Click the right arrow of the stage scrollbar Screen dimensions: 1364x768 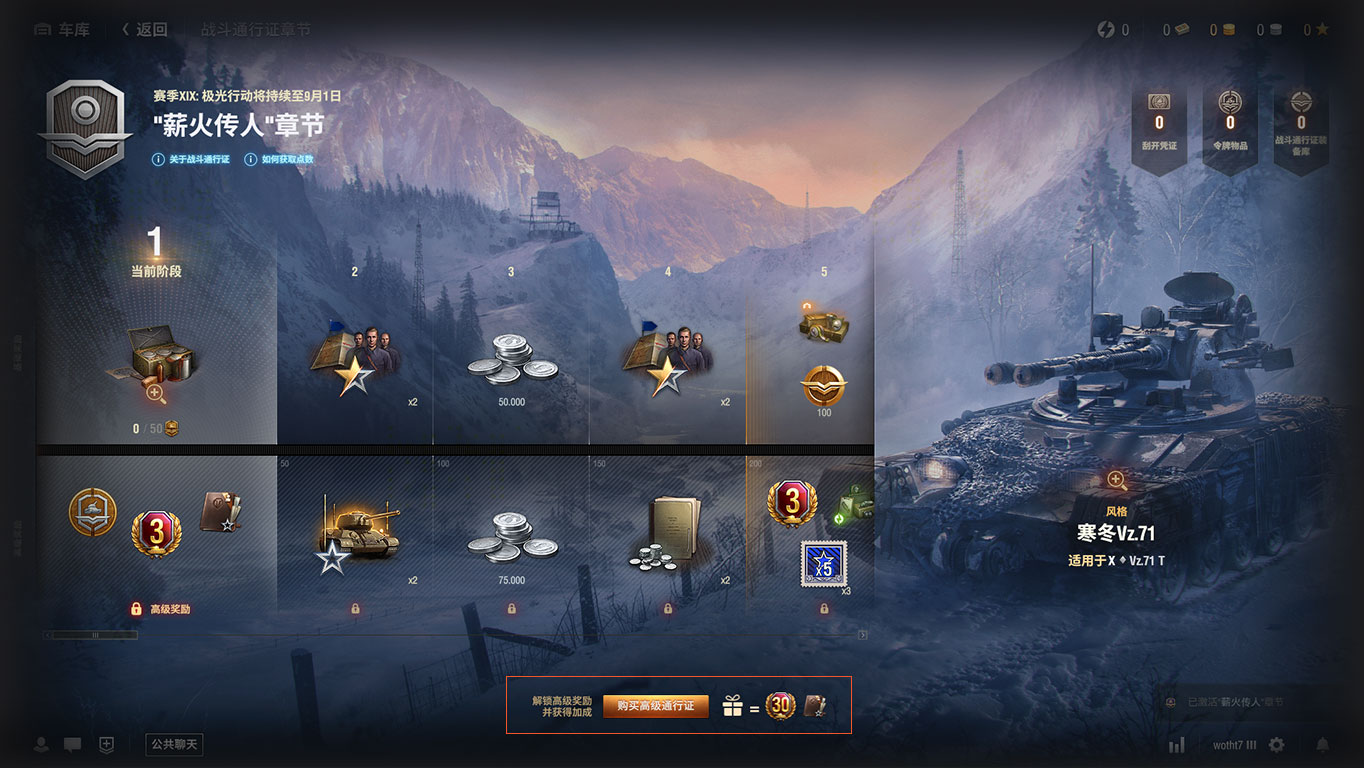click(x=863, y=635)
